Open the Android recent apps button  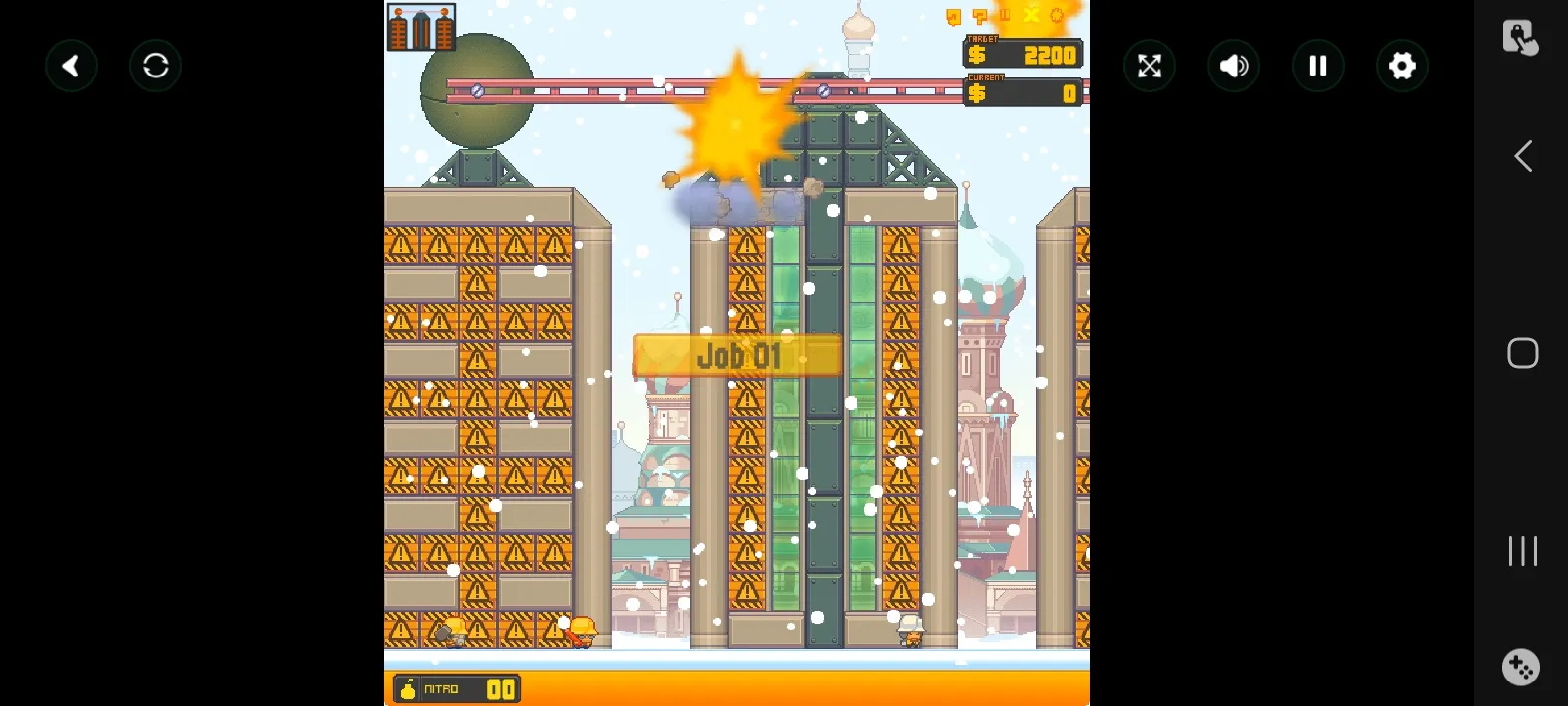1522,550
